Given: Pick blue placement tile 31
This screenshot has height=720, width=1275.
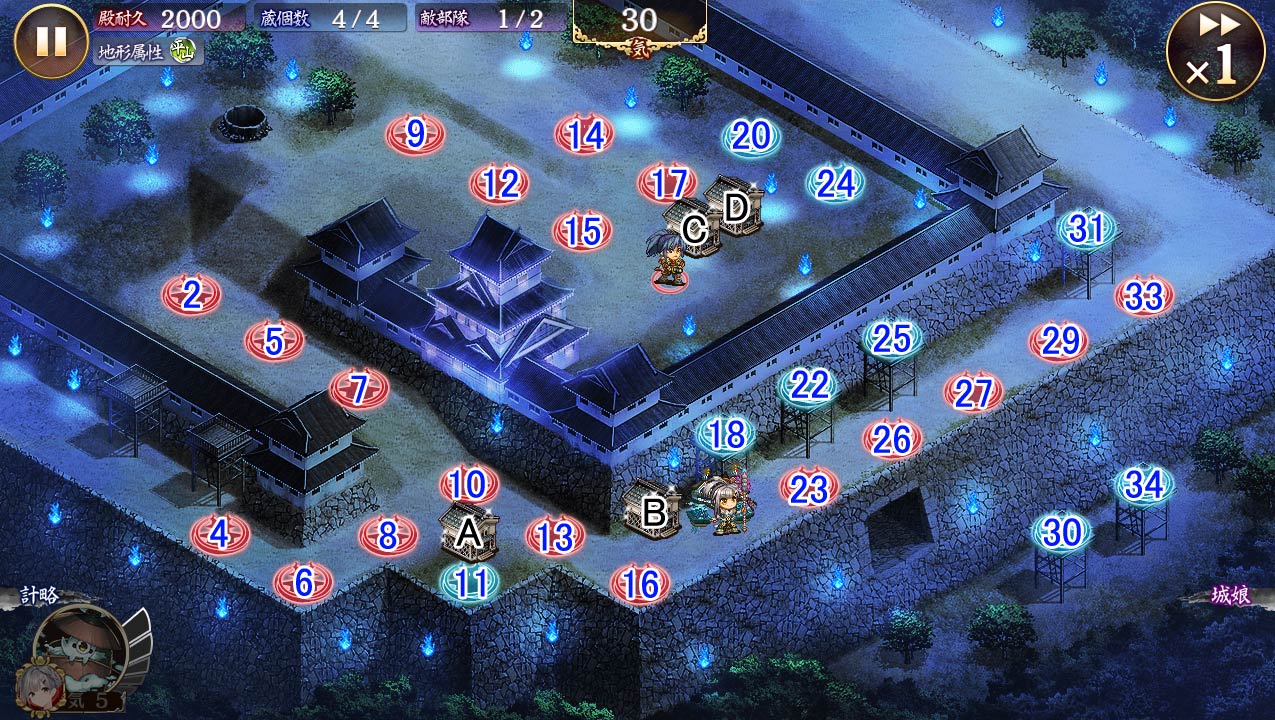Looking at the screenshot, I should (x=1087, y=230).
